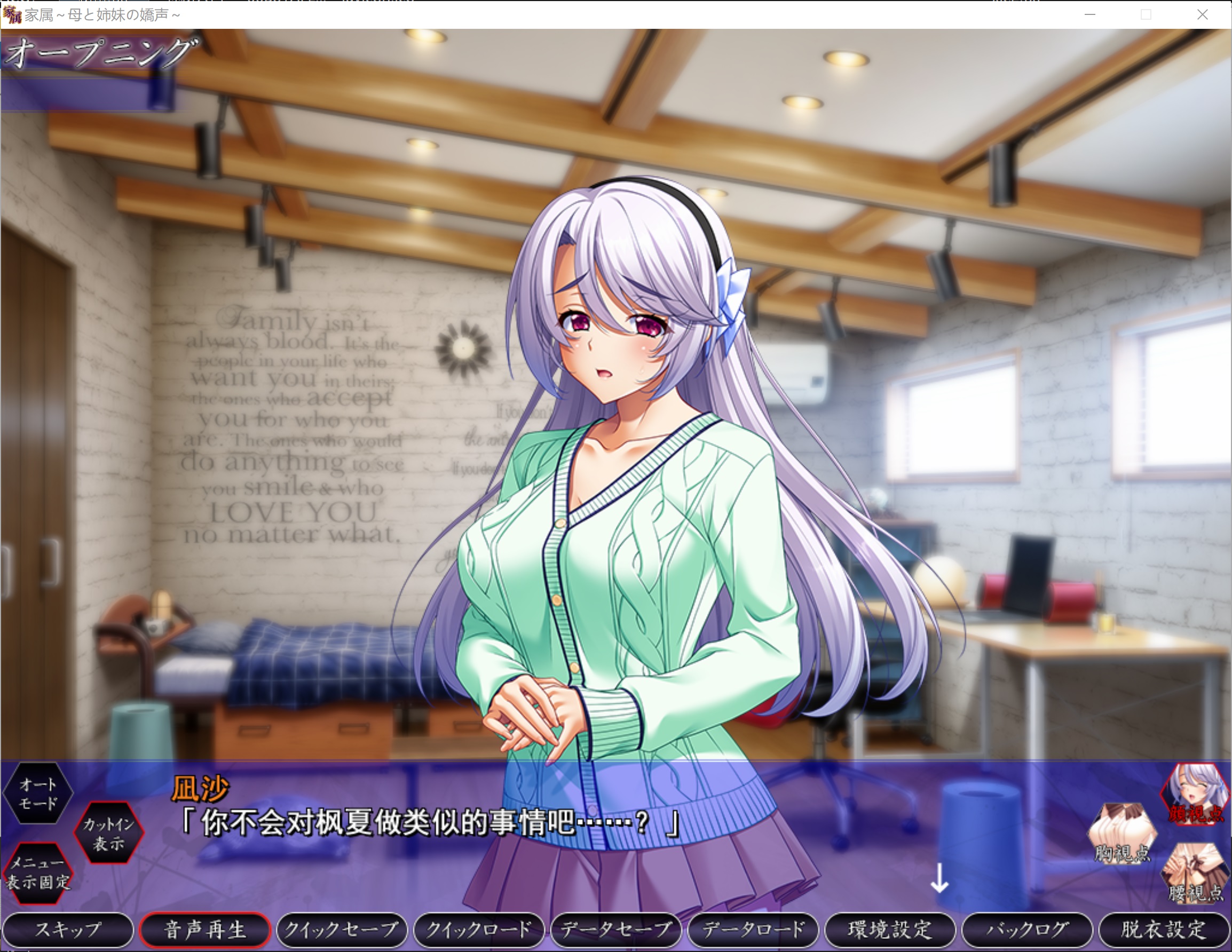Open the データセーブ save screen
Image resolution: width=1232 pixels, height=952 pixels.
tap(615, 929)
